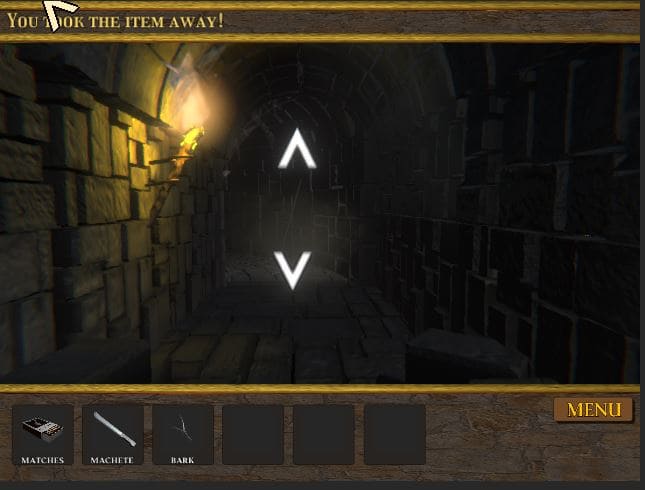Choose the Machete from inventory
Screen dimensions: 645x490
pyautogui.click(x=112, y=433)
